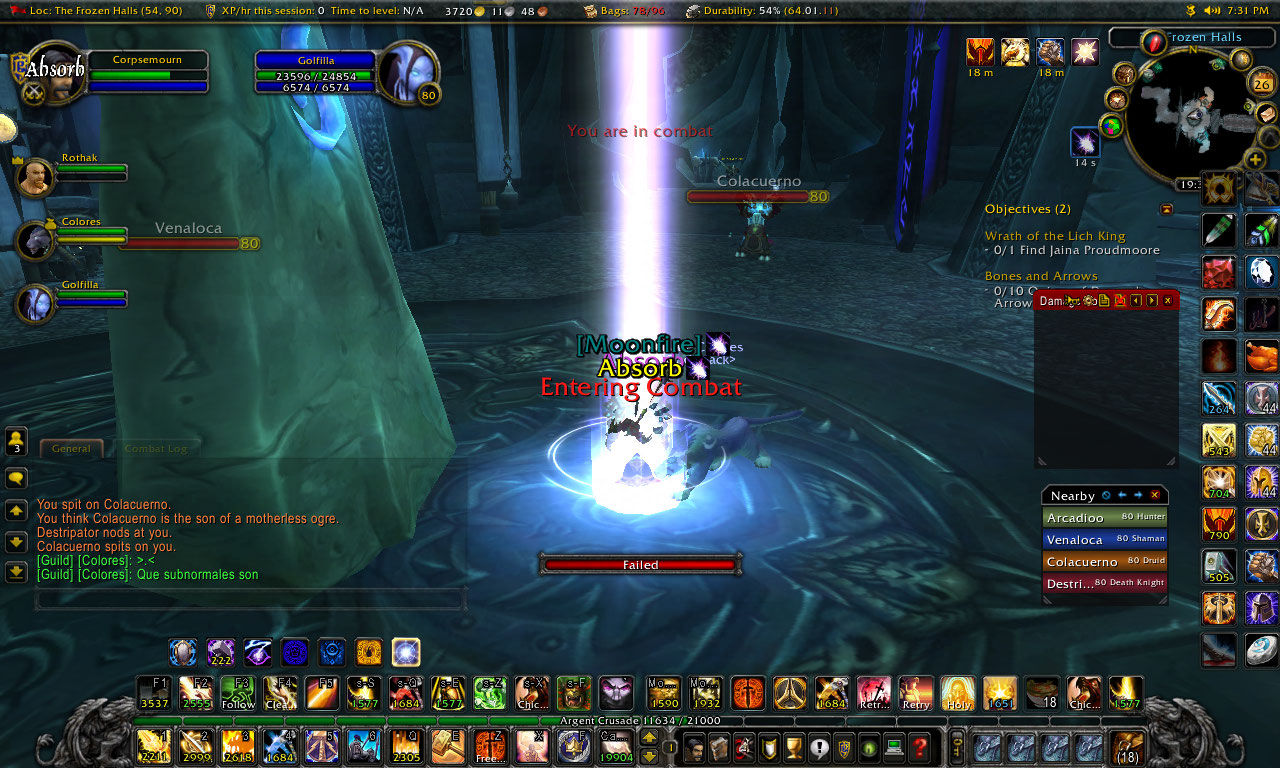The image size is (1280, 768).
Task: Select the General chat tab
Action: pos(72,449)
